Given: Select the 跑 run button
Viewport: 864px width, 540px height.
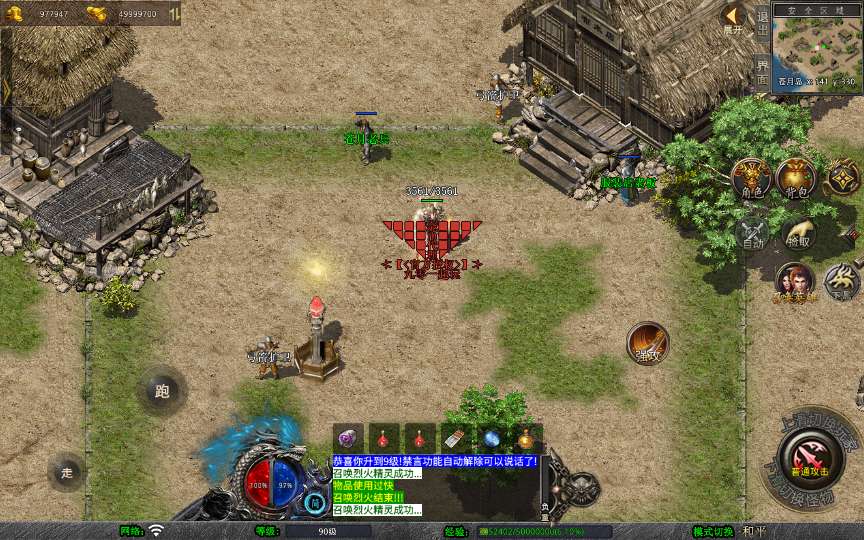Looking at the screenshot, I should pos(162,391).
